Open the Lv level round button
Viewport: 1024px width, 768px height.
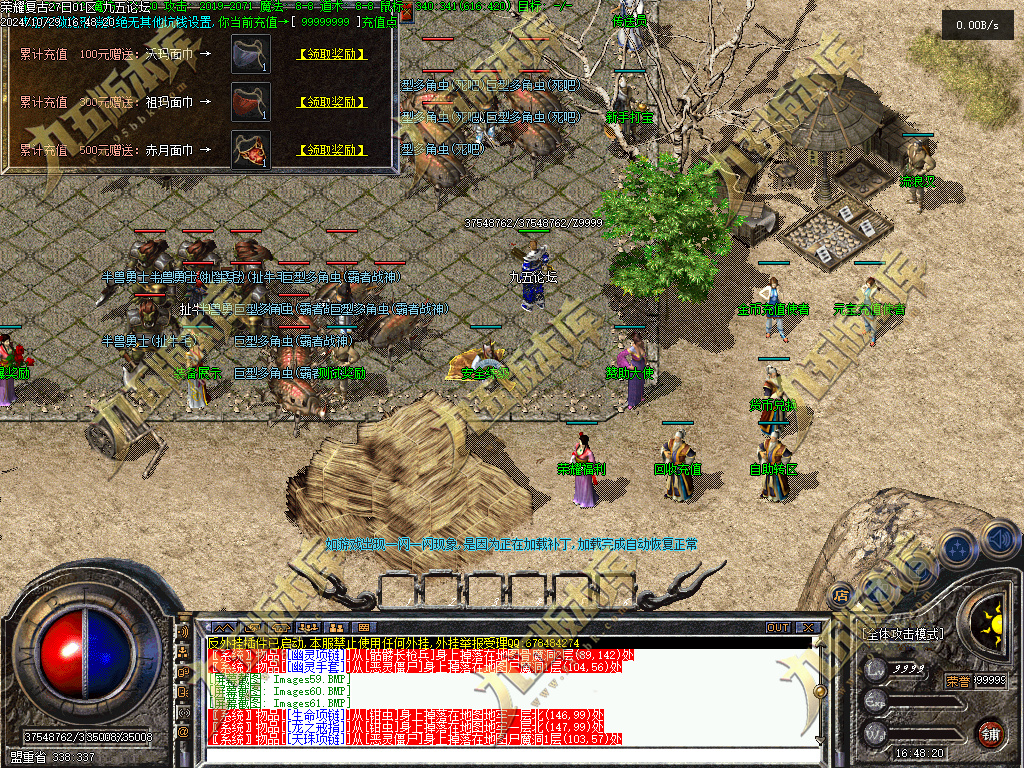pyautogui.click(x=875, y=670)
